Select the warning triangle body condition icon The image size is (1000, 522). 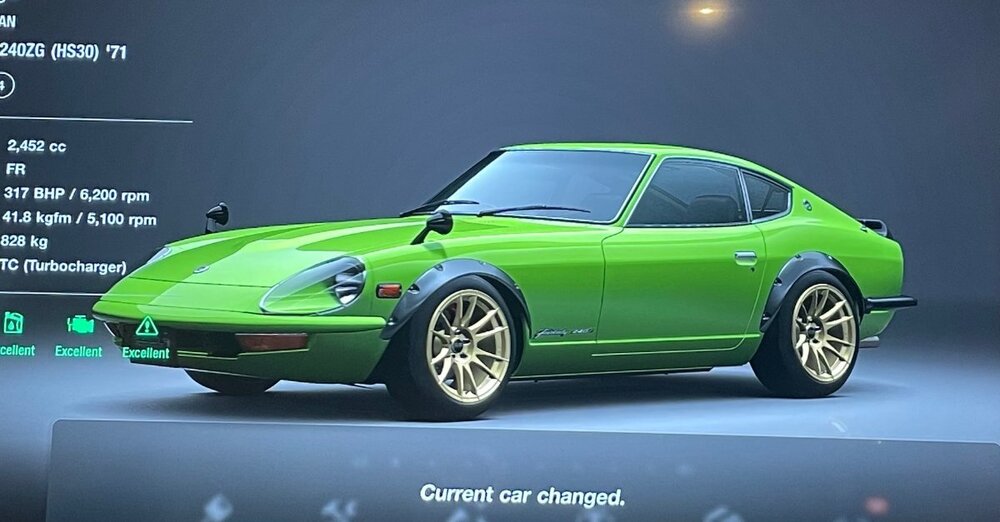(147, 326)
